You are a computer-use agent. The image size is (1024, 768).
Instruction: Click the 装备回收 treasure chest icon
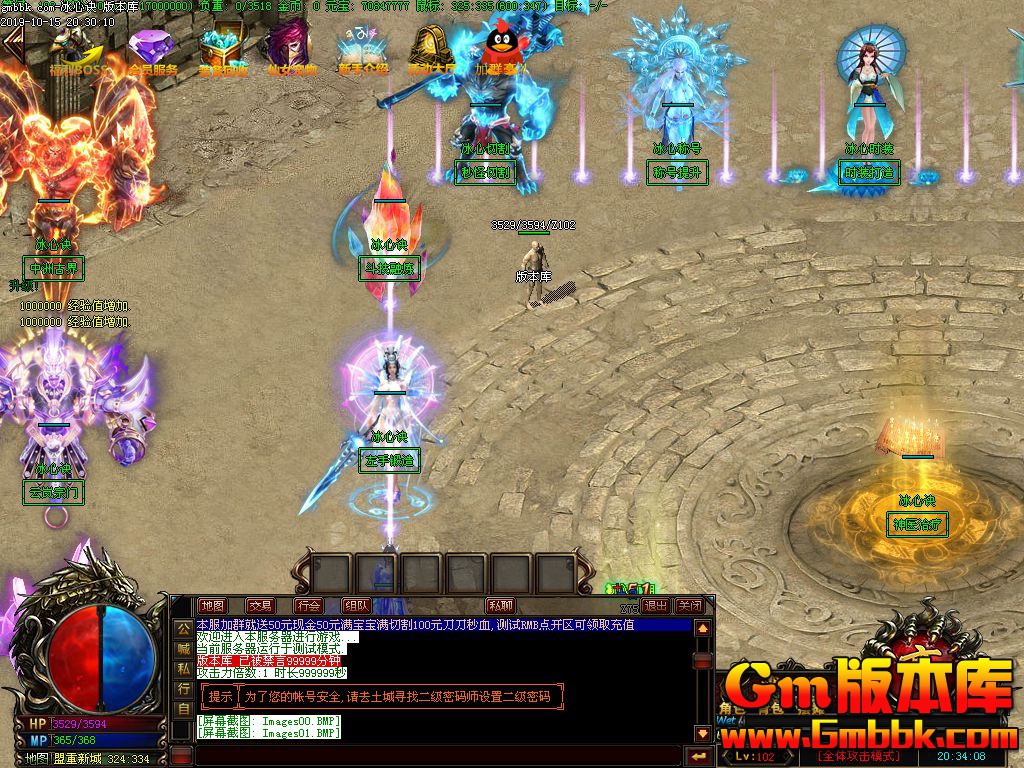(x=223, y=50)
